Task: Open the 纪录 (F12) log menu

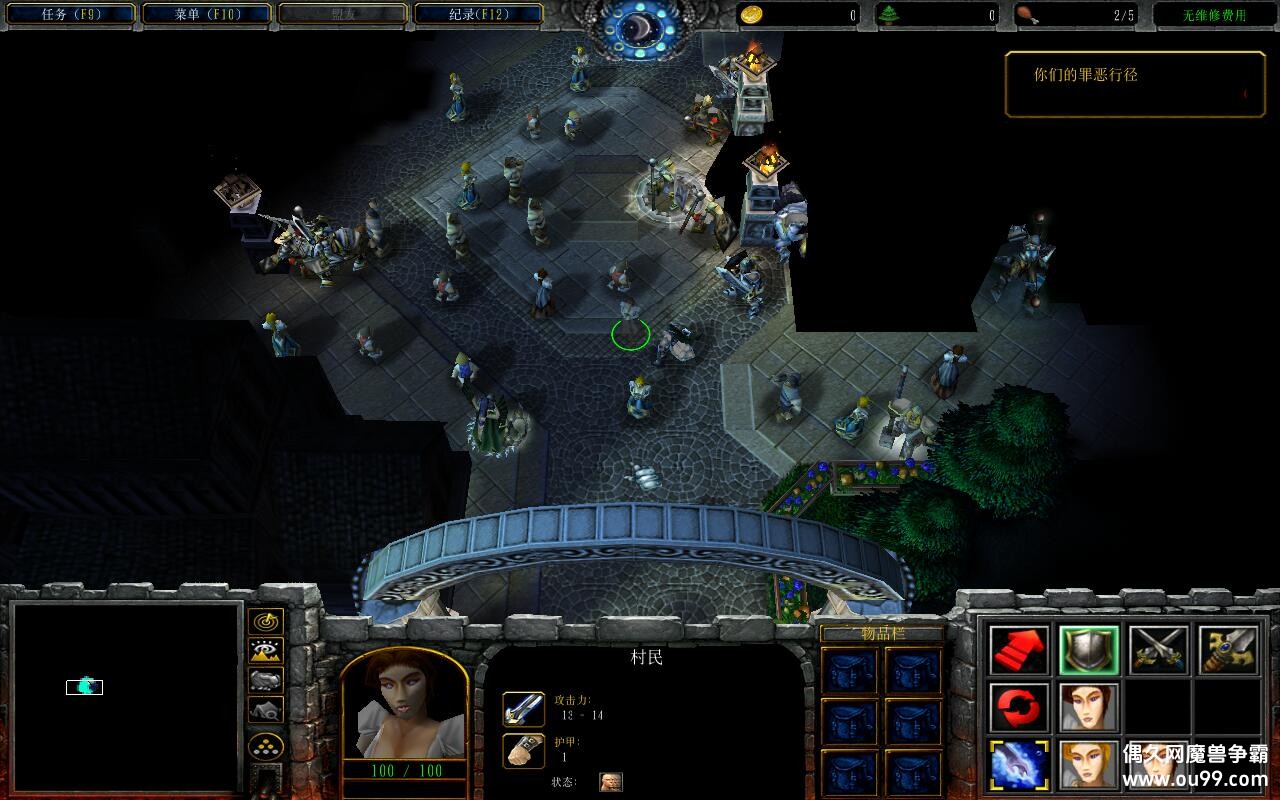Action: tap(478, 14)
